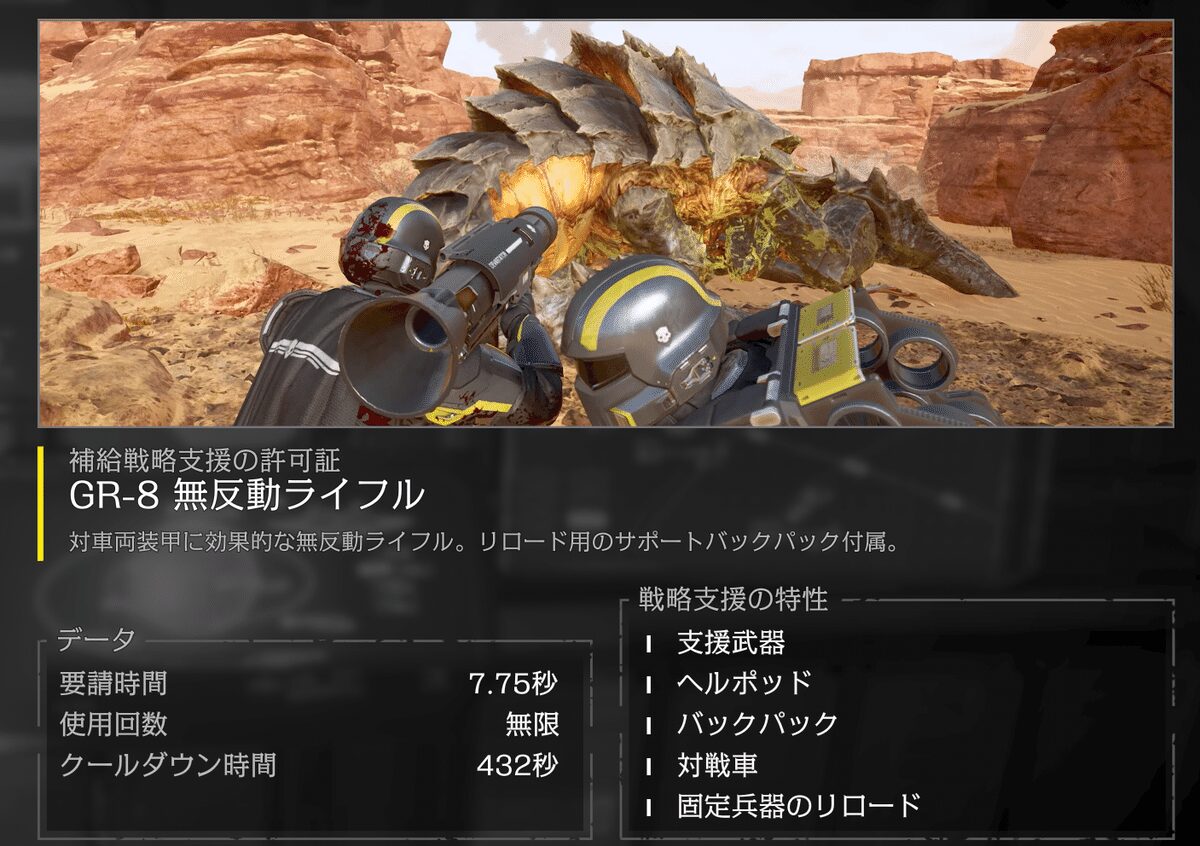The height and width of the screenshot is (846, 1200).
Task: Choose the バックパック trait entry
Action: click(x=757, y=724)
